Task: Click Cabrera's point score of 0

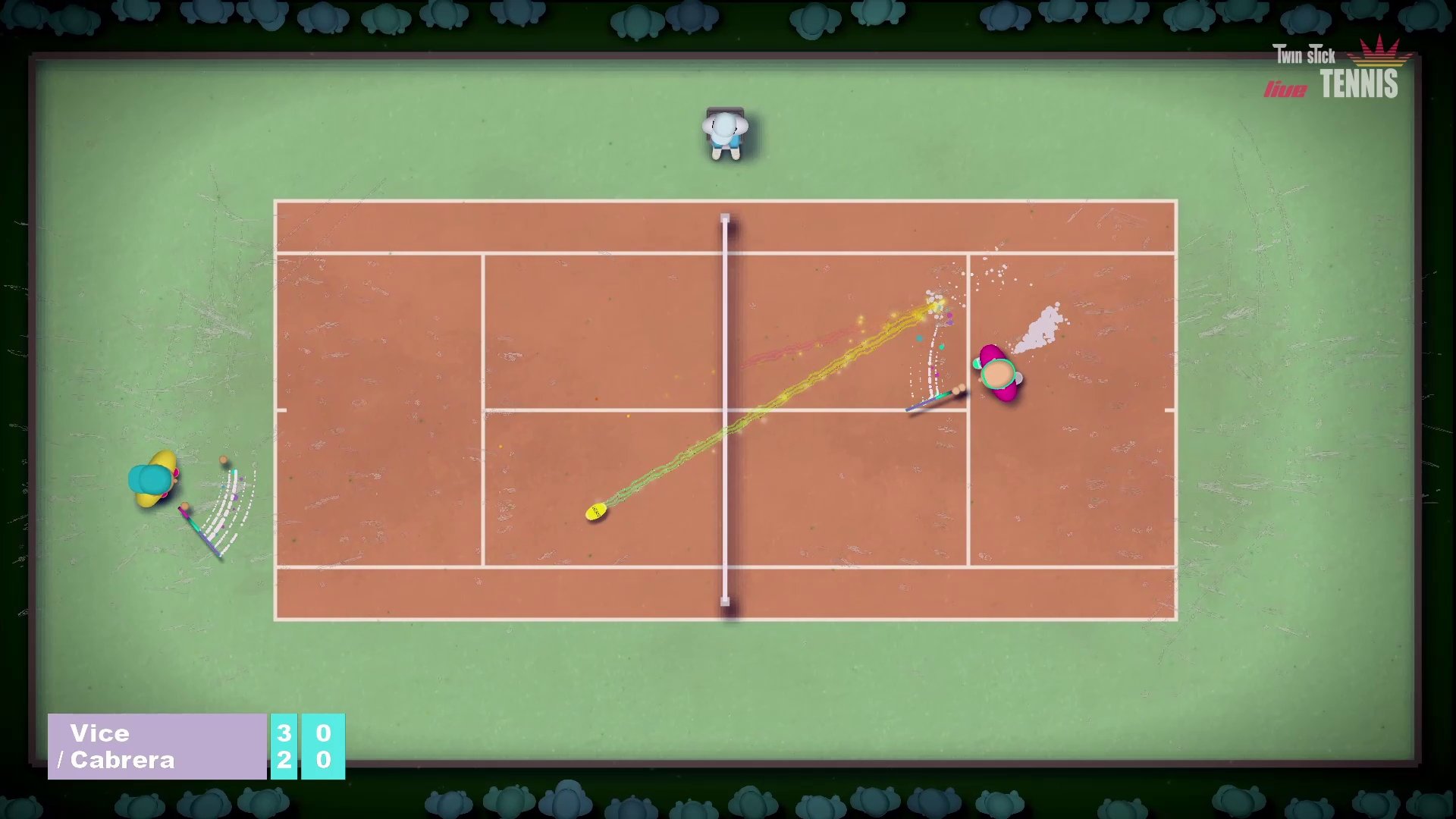Action: [325, 762]
